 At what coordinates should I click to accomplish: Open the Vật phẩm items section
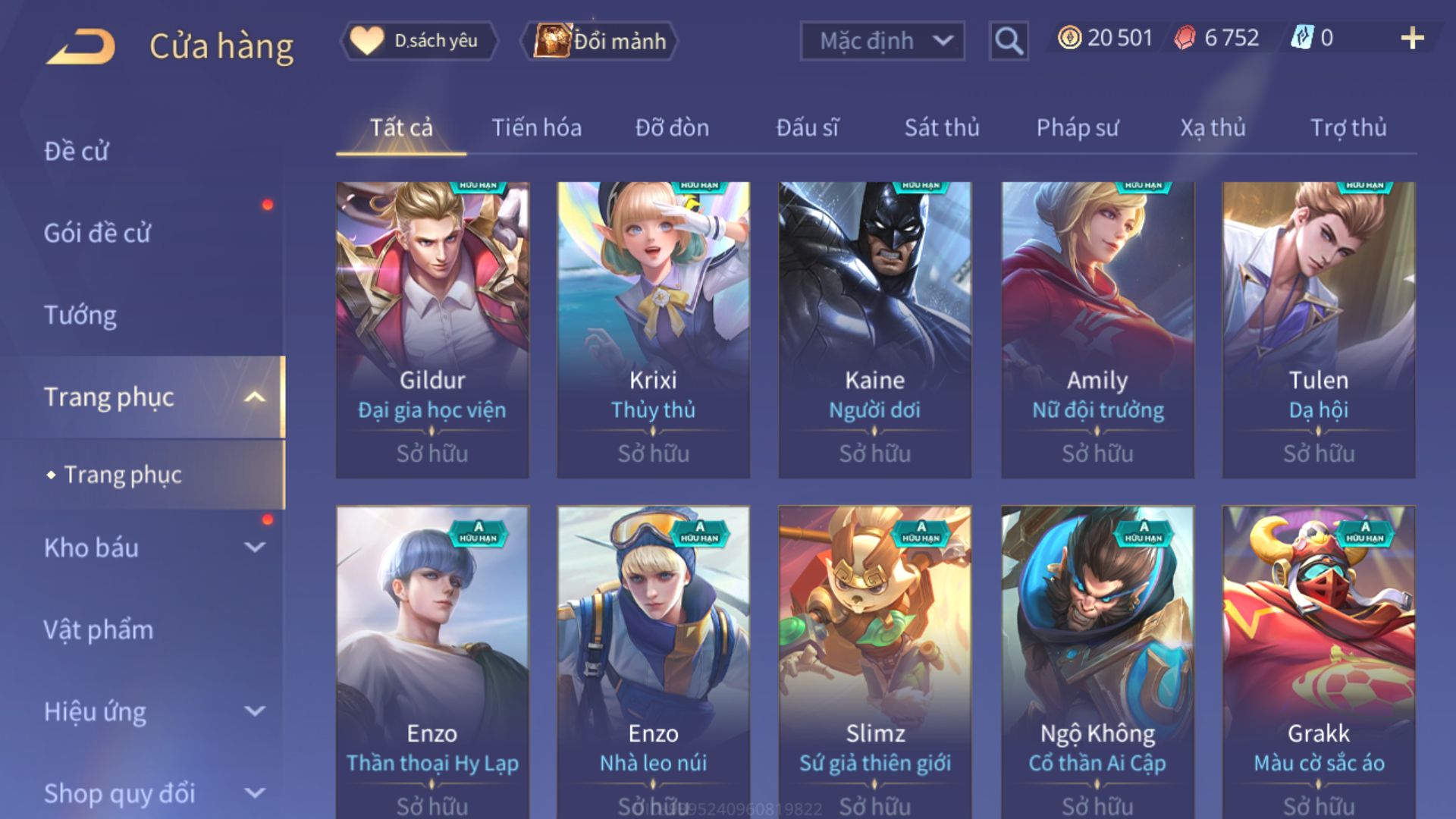tap(99, 629)
